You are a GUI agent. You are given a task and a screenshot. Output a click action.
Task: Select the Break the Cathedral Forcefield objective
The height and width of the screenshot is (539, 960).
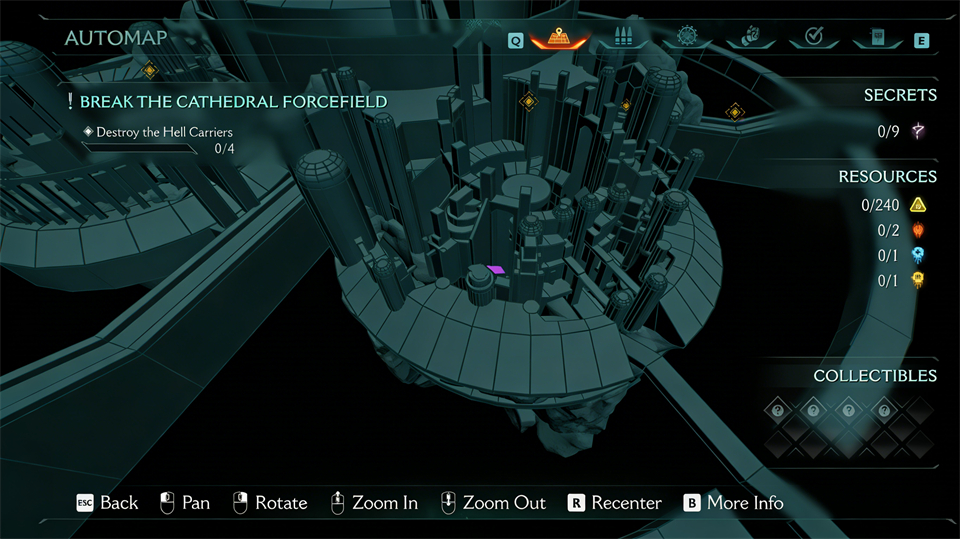tap(233, 102)
